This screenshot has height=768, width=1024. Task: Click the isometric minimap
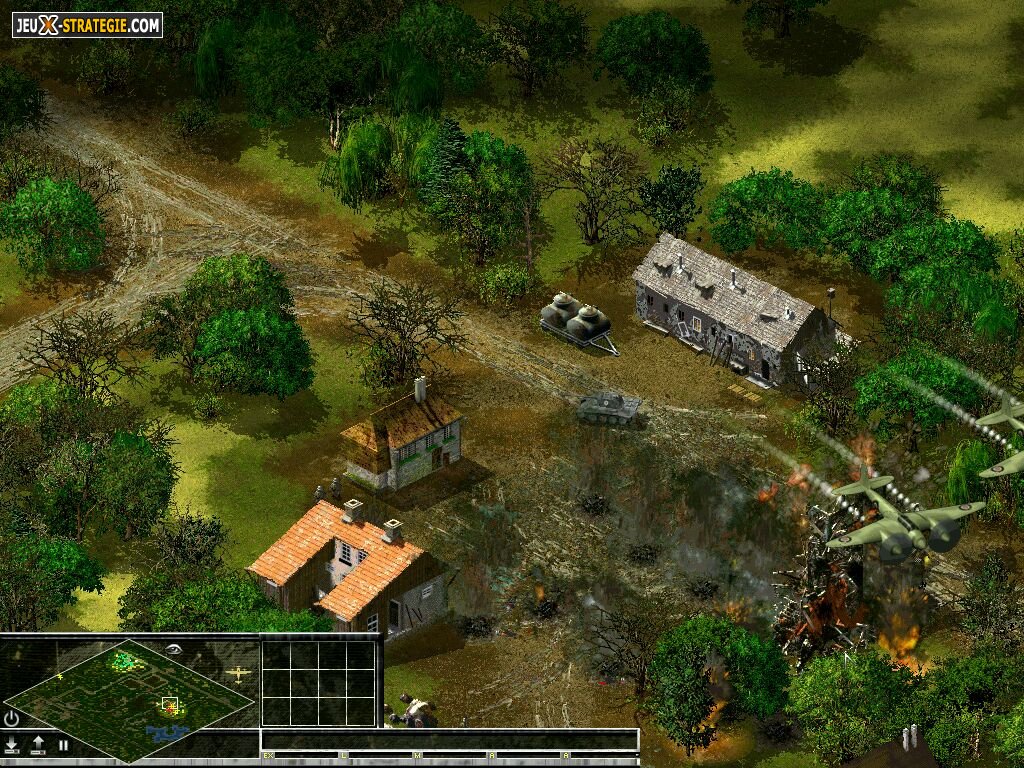[x=130, y=699]
